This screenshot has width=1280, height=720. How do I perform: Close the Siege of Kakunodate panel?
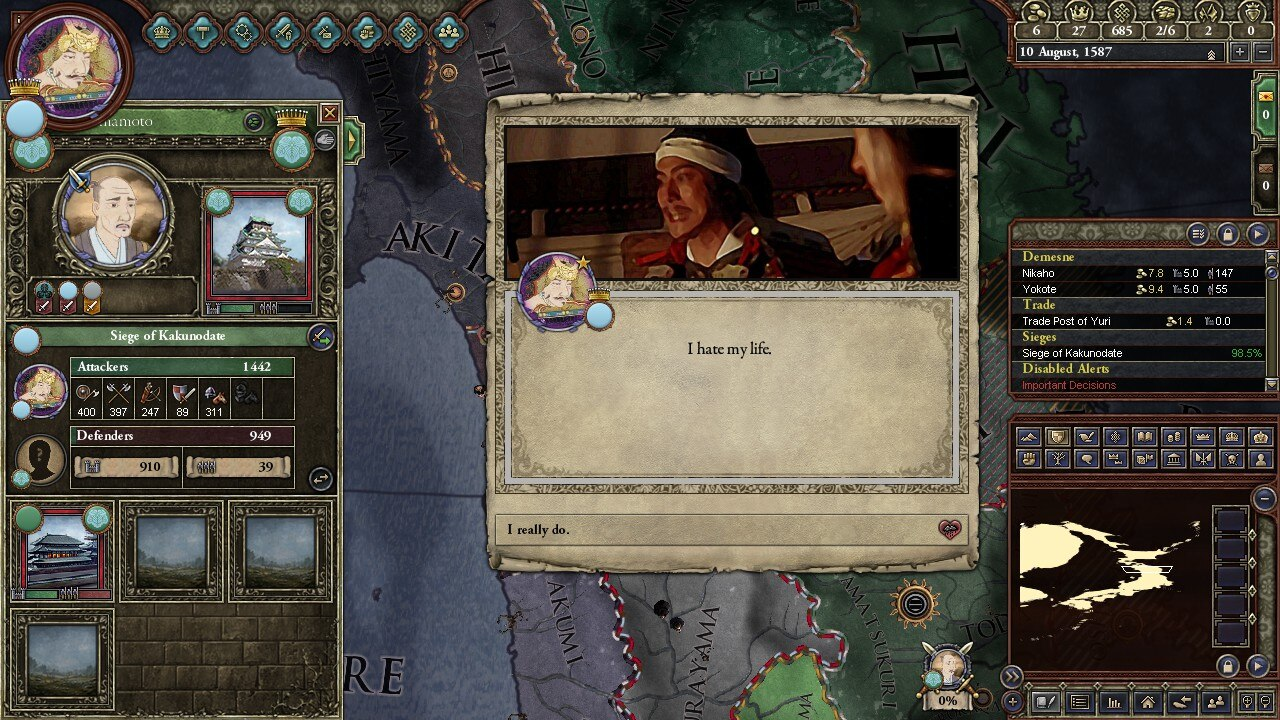pyautogui.click(x=329, y=113)
